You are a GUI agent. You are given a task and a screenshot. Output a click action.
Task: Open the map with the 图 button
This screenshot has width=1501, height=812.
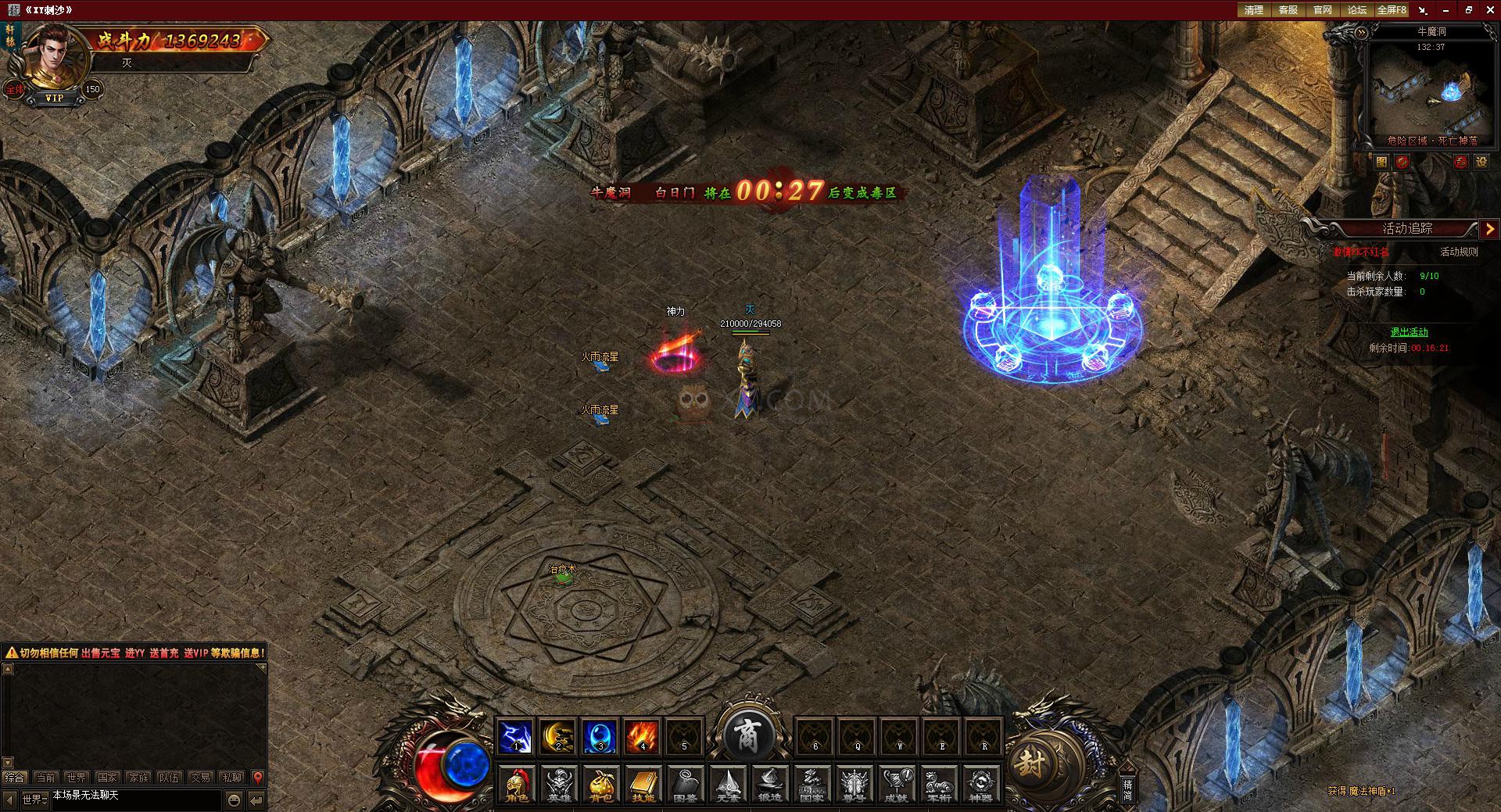1381,162
